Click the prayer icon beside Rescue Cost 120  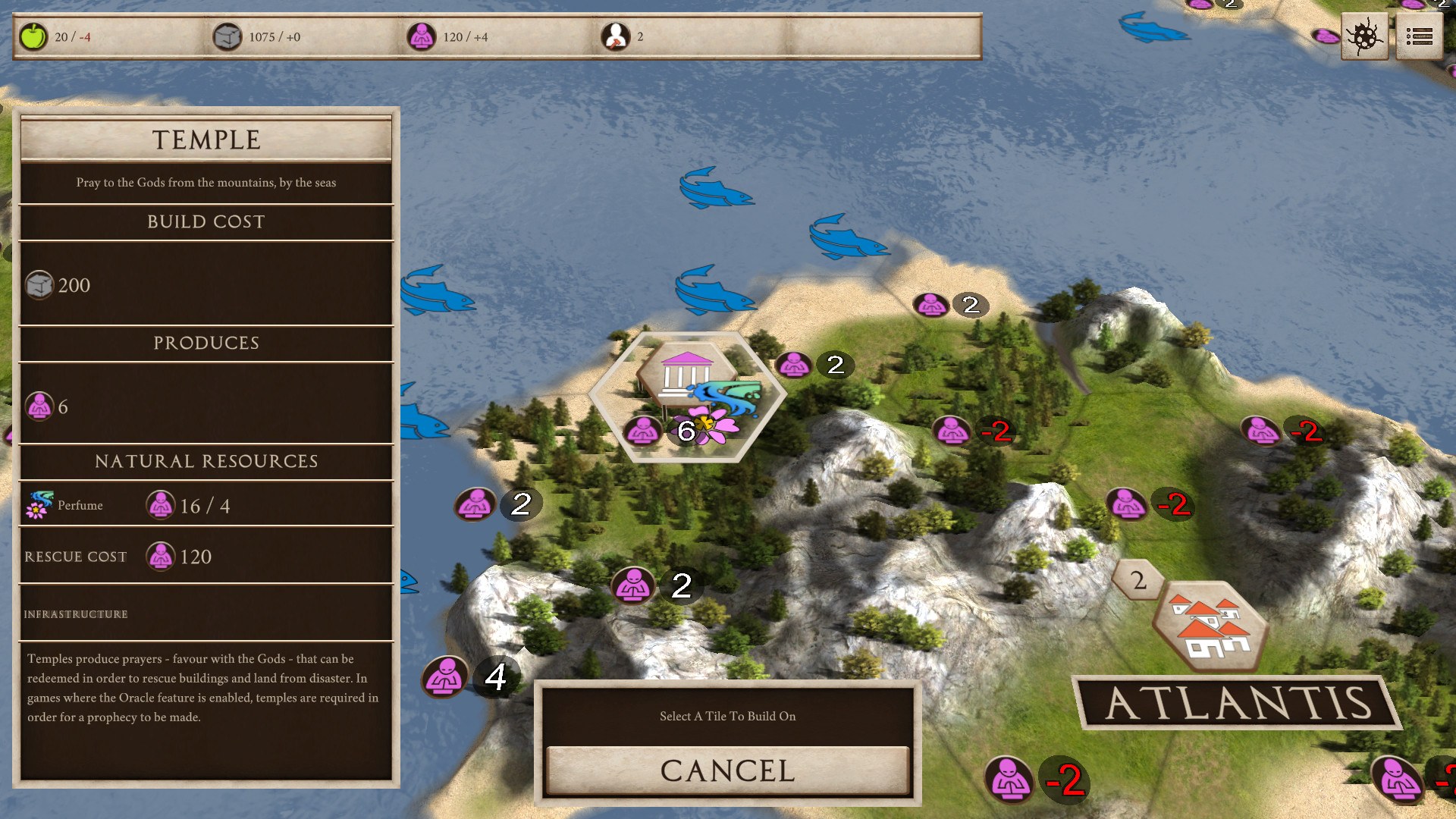160,556
